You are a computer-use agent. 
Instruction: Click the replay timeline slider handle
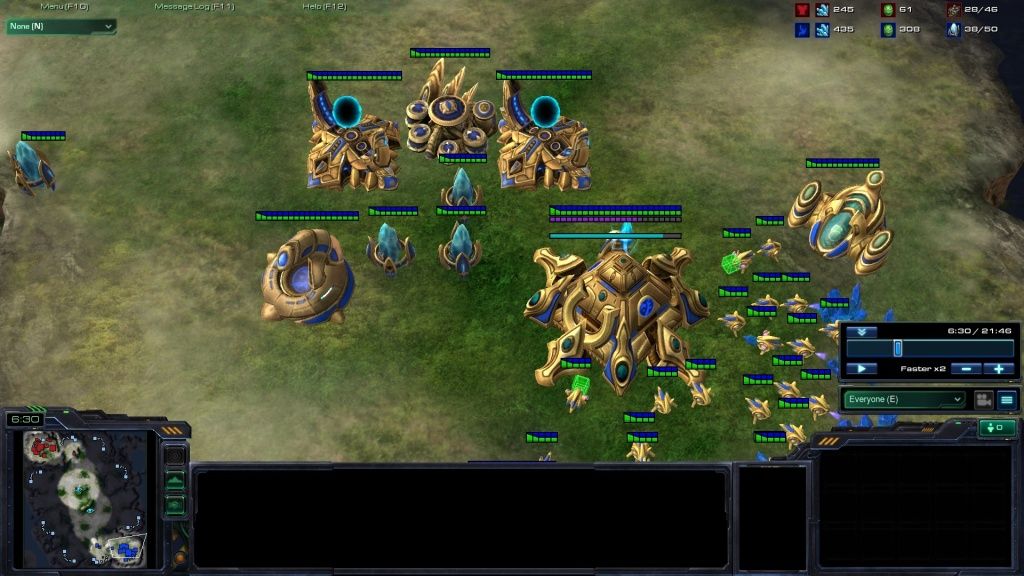tap(898, 347)
